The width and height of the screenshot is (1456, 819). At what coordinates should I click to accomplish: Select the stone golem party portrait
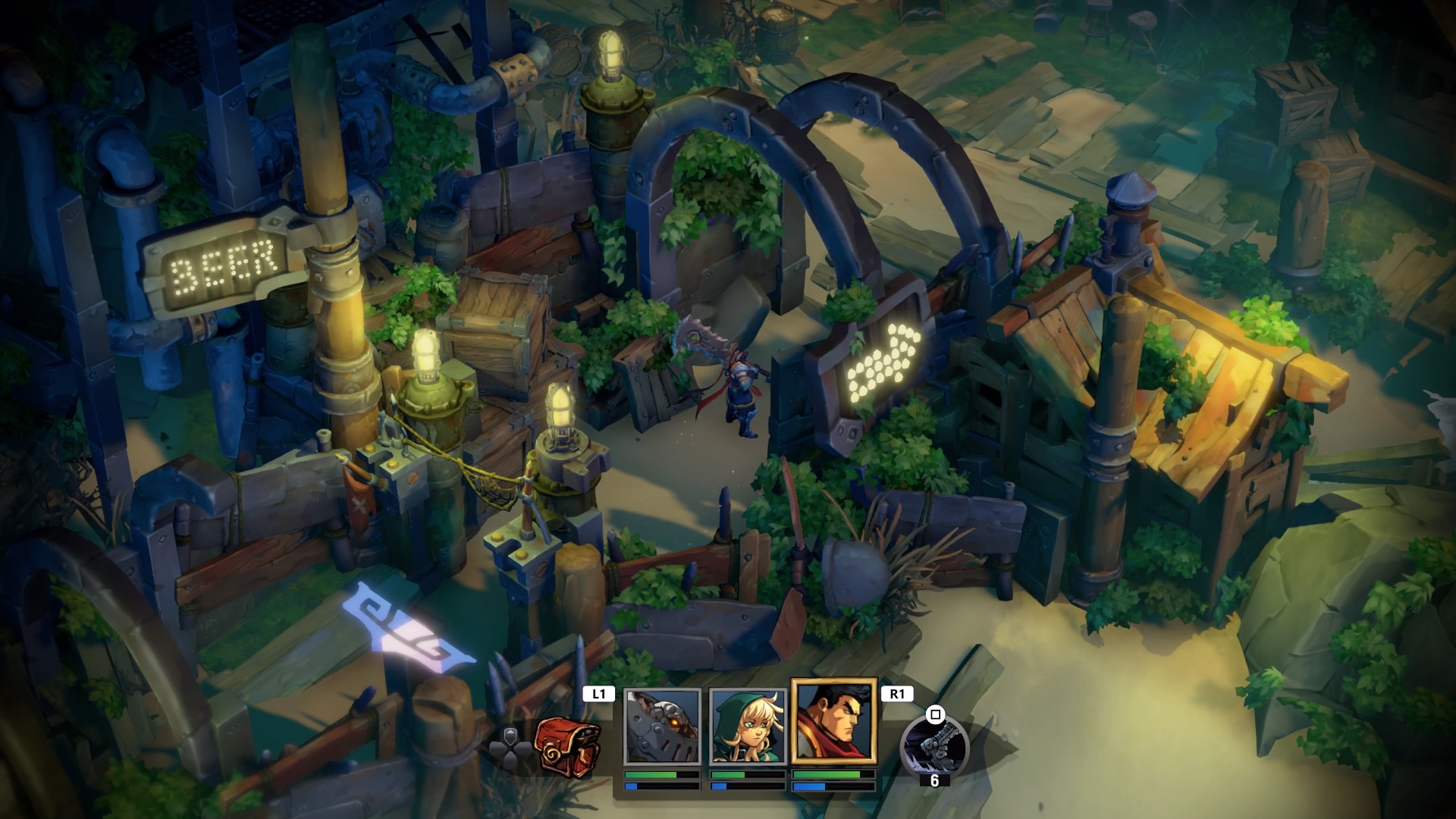(x=662, y=726)
